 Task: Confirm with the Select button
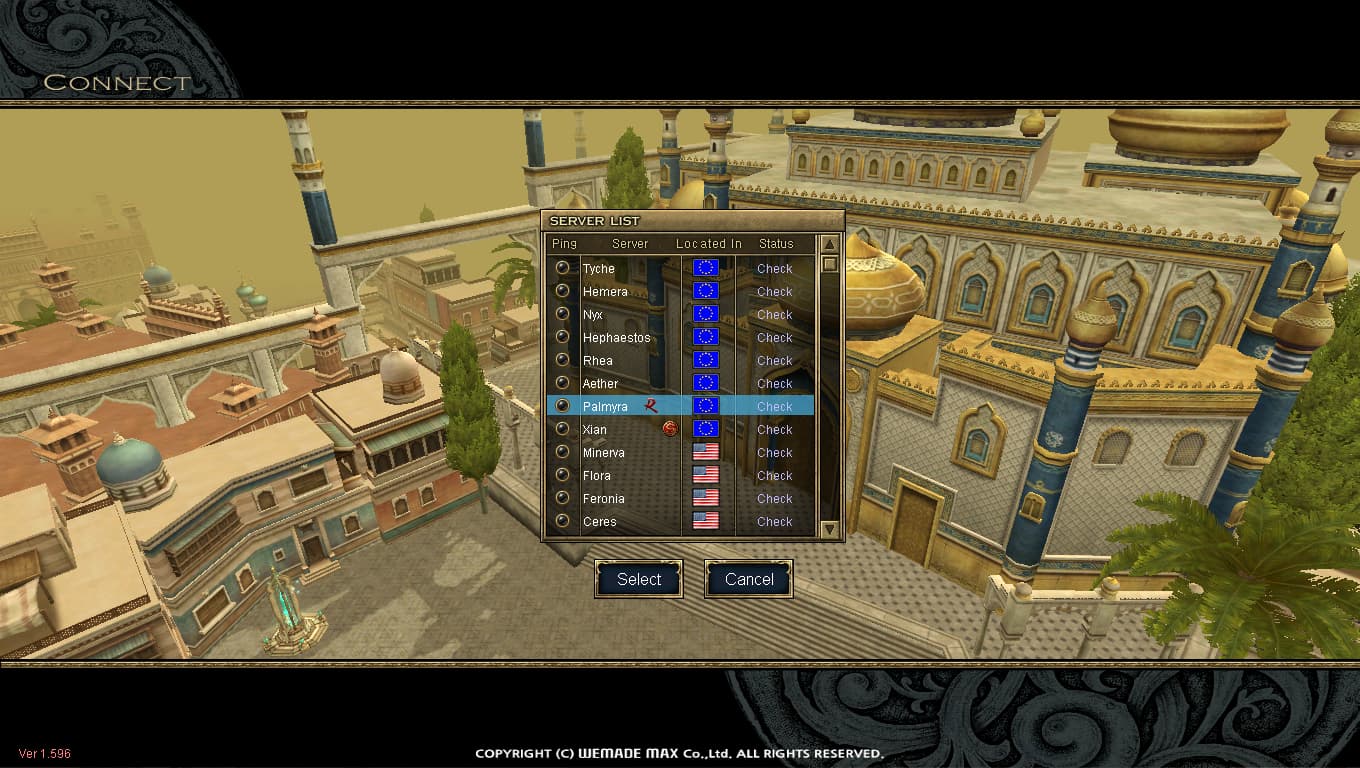point(639,579)
